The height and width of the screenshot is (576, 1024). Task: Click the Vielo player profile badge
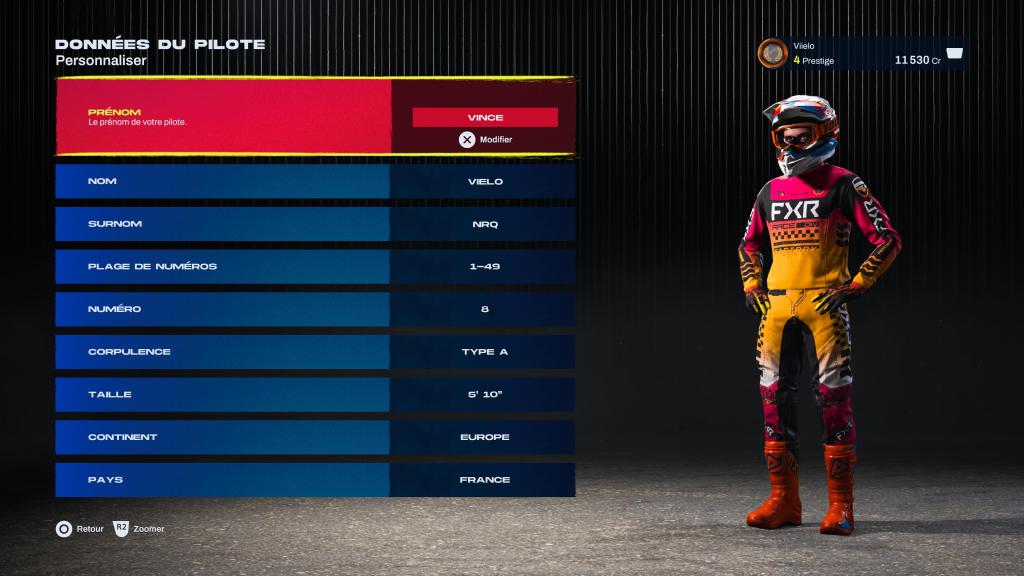[862, 53]
